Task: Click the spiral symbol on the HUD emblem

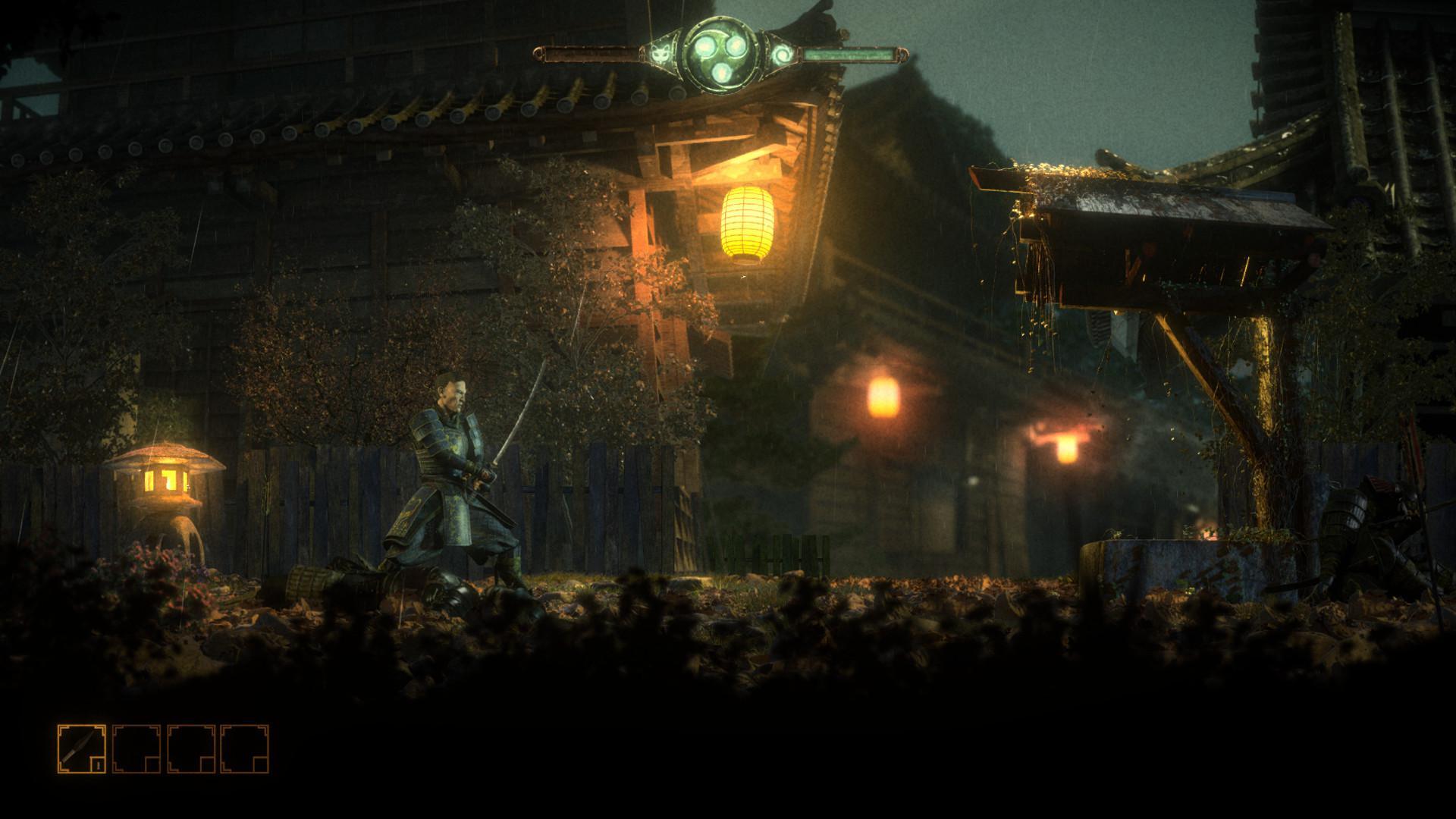Action: 783,55
